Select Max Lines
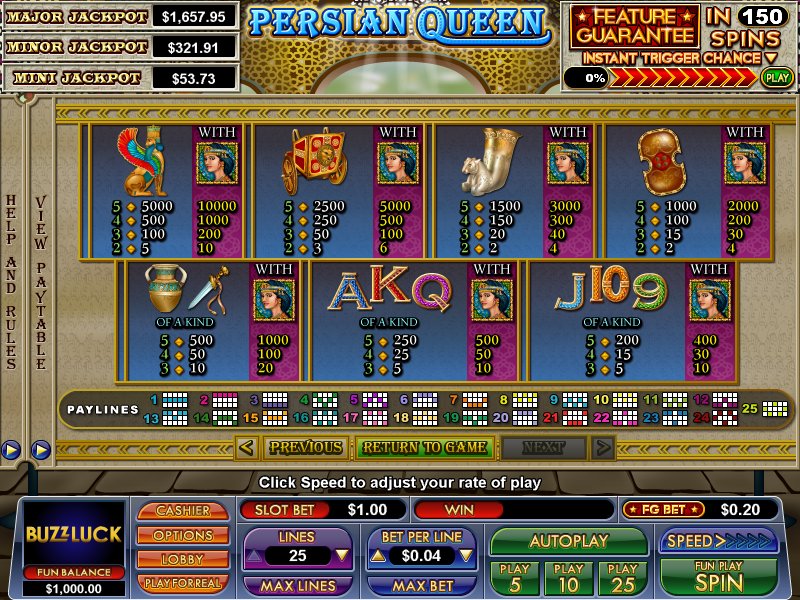Image resolution: width=800 pixels, height=600 pixels. coord(297,585)
